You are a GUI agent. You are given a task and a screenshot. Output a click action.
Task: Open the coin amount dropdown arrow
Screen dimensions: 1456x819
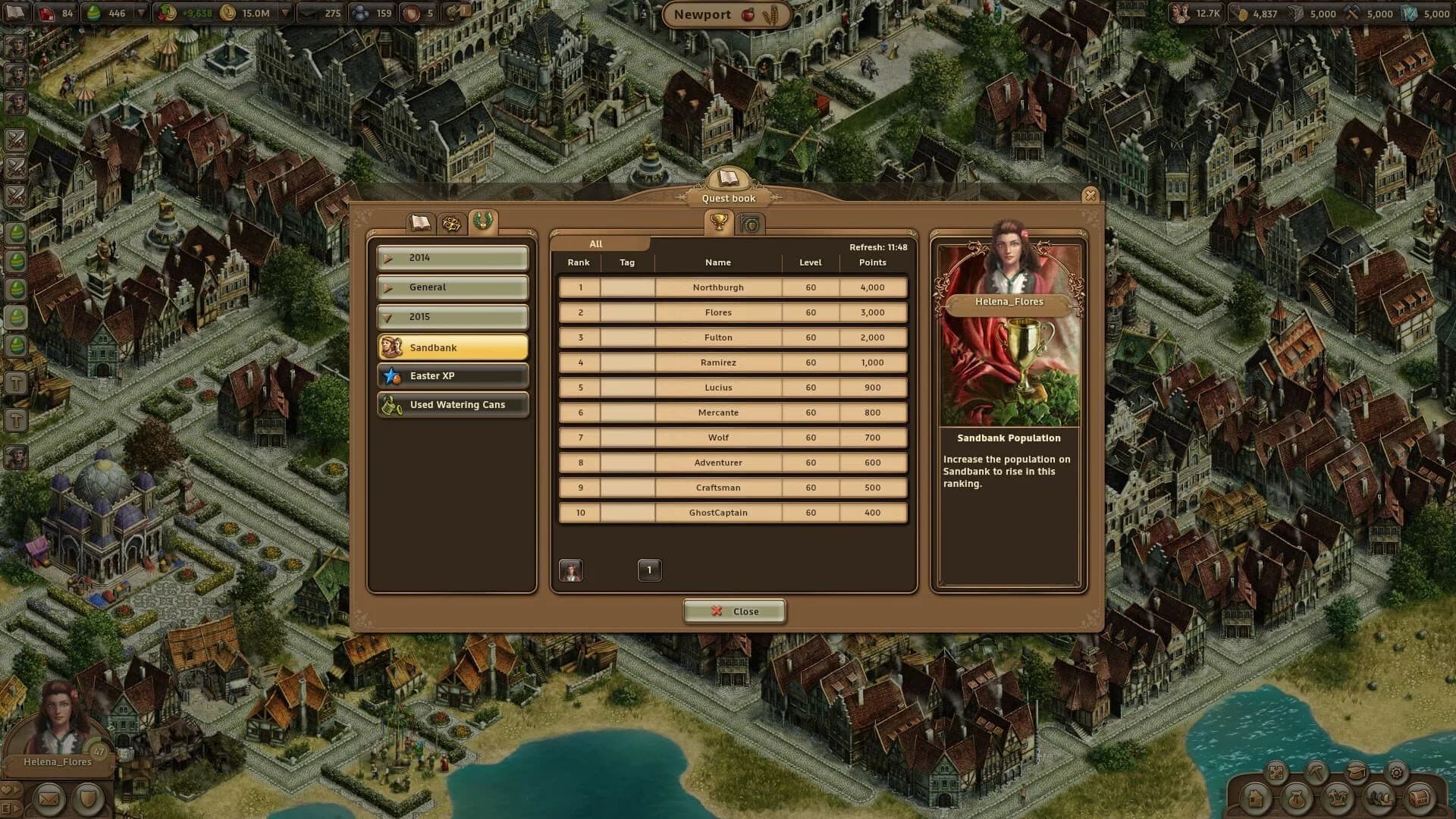284,13
